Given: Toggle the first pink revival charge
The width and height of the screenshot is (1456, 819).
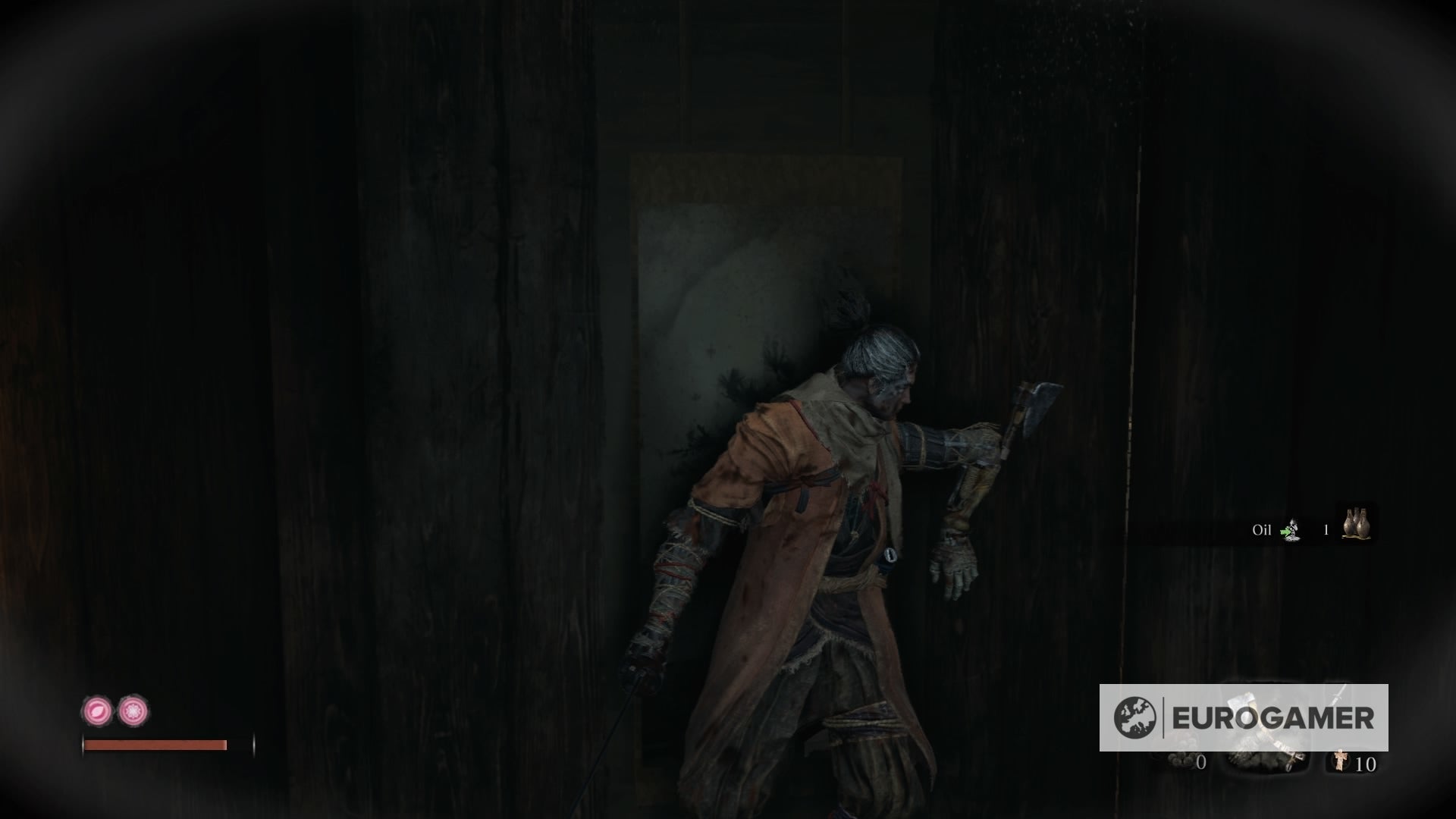Looking at the screenshot, I should tap(97, 711).
